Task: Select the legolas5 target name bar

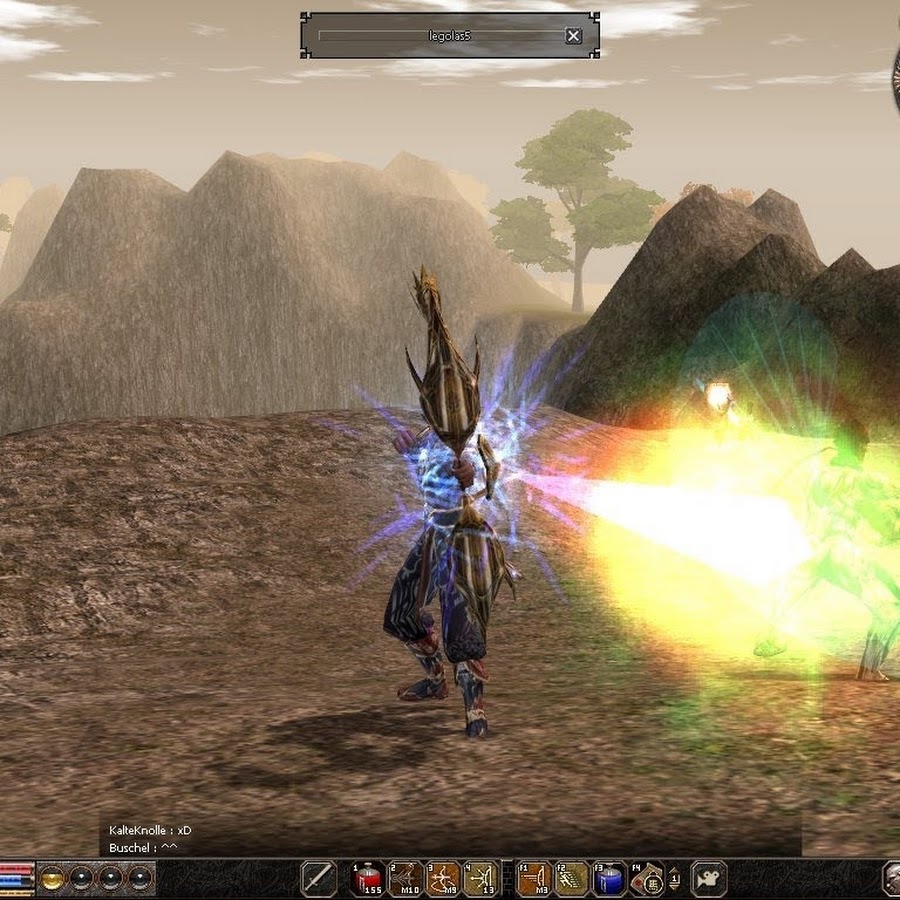Action: pos(440,36)
